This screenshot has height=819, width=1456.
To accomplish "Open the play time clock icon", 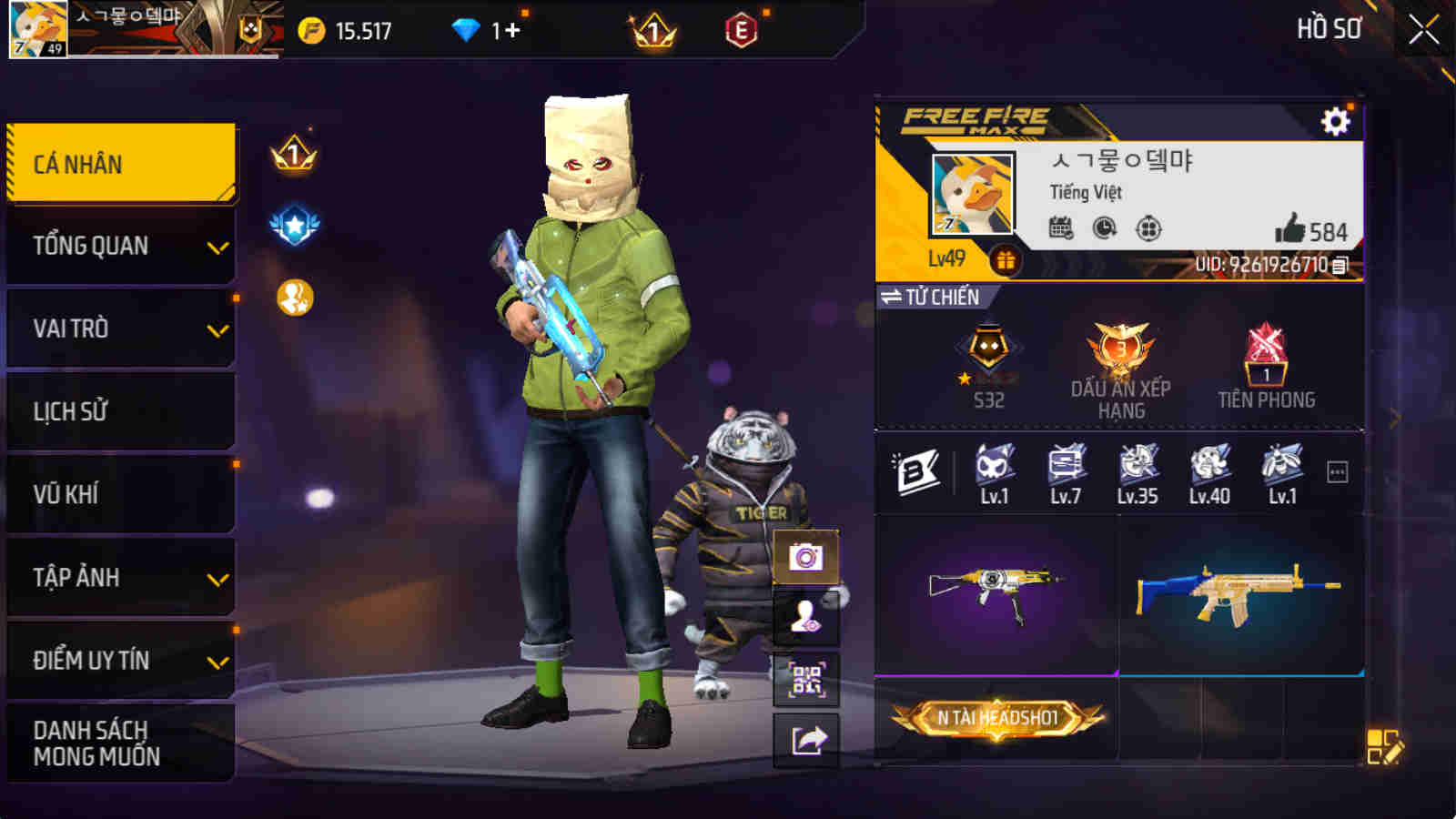I will [x=1103, y=230].
